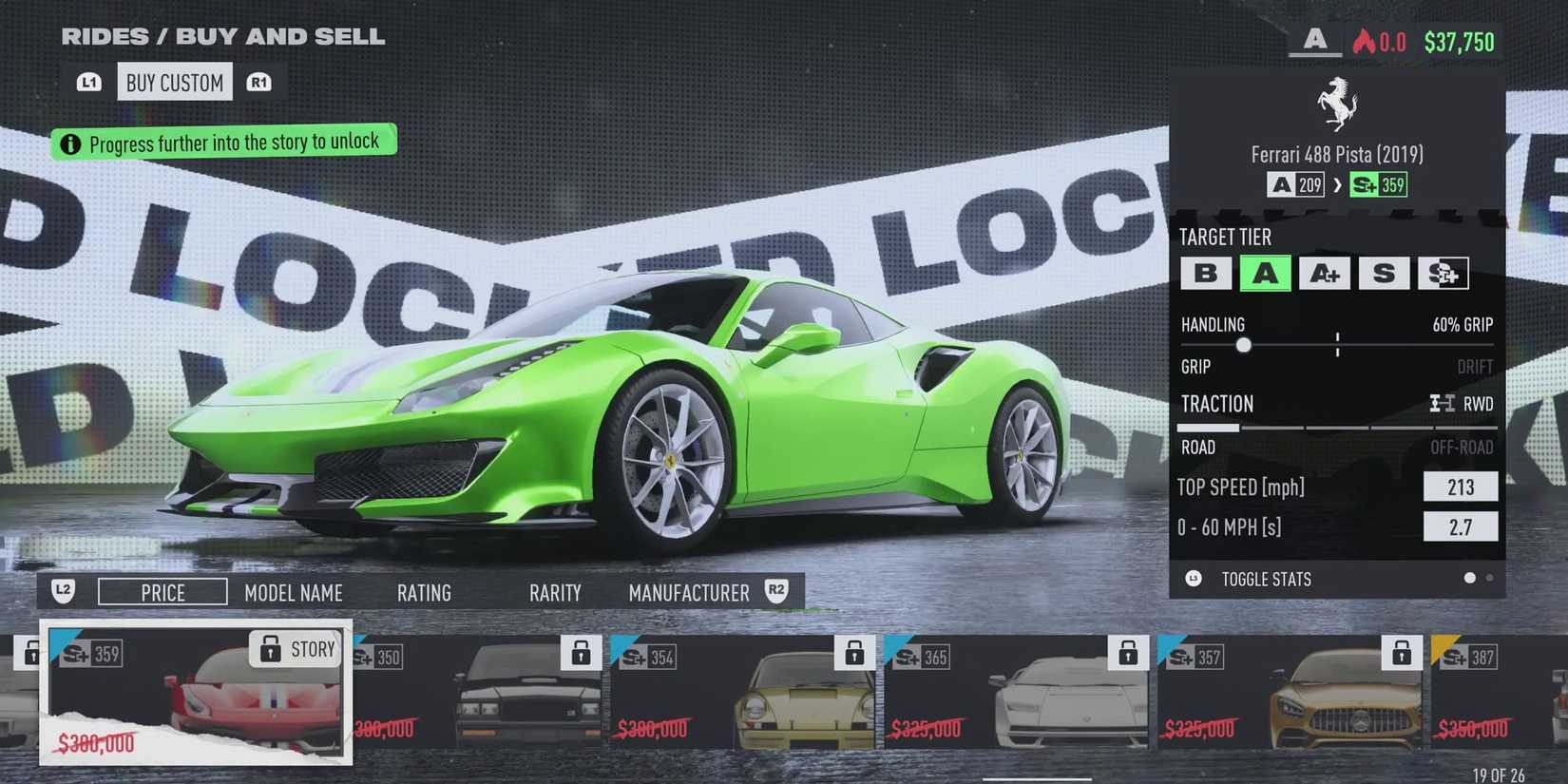
Task: Click the R2 button prompt beside Manufacturer
Action: 775,591
